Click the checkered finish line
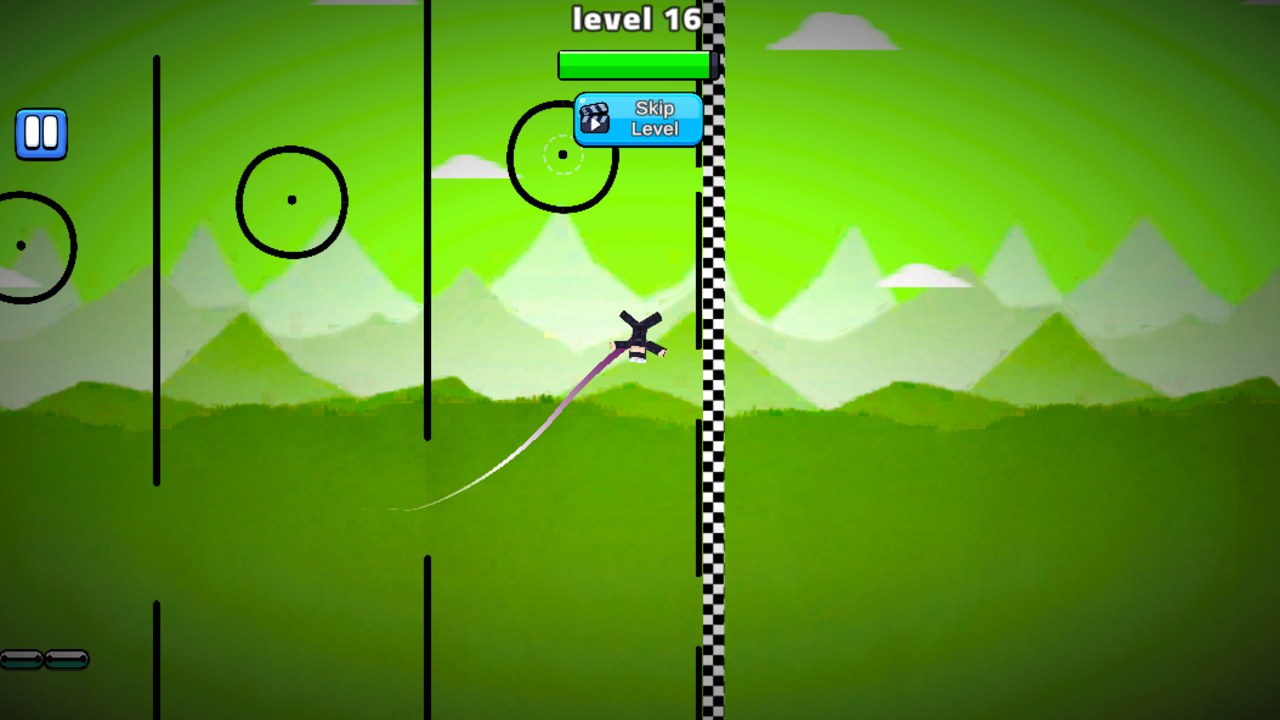 point(712,400)
